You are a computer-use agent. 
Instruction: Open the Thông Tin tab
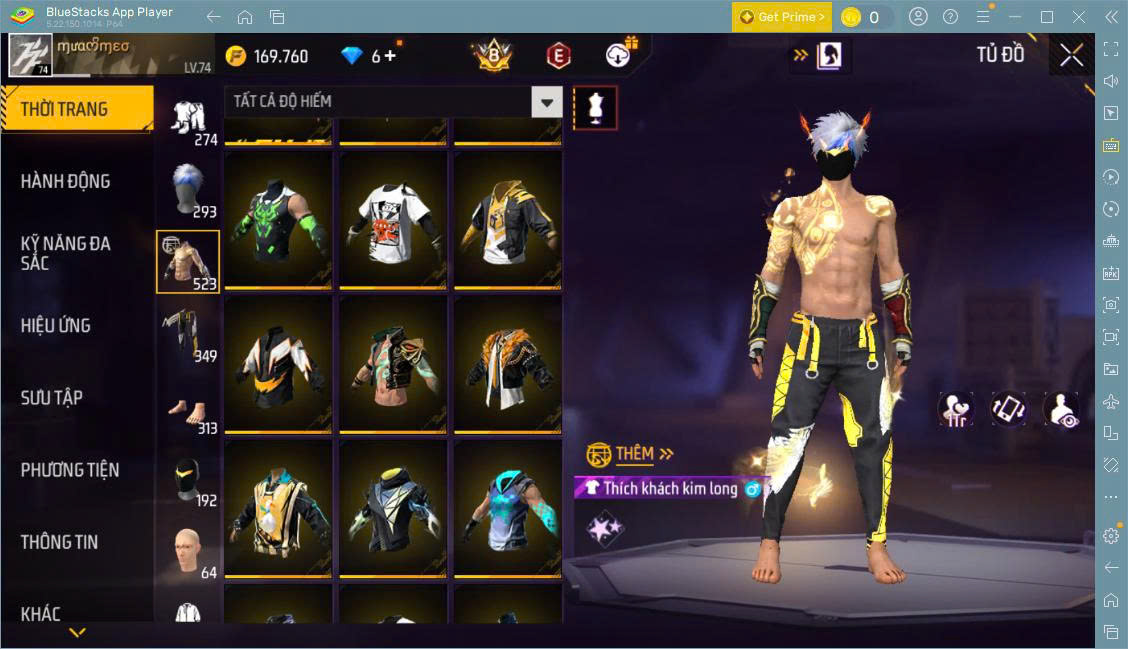(60, 541)
